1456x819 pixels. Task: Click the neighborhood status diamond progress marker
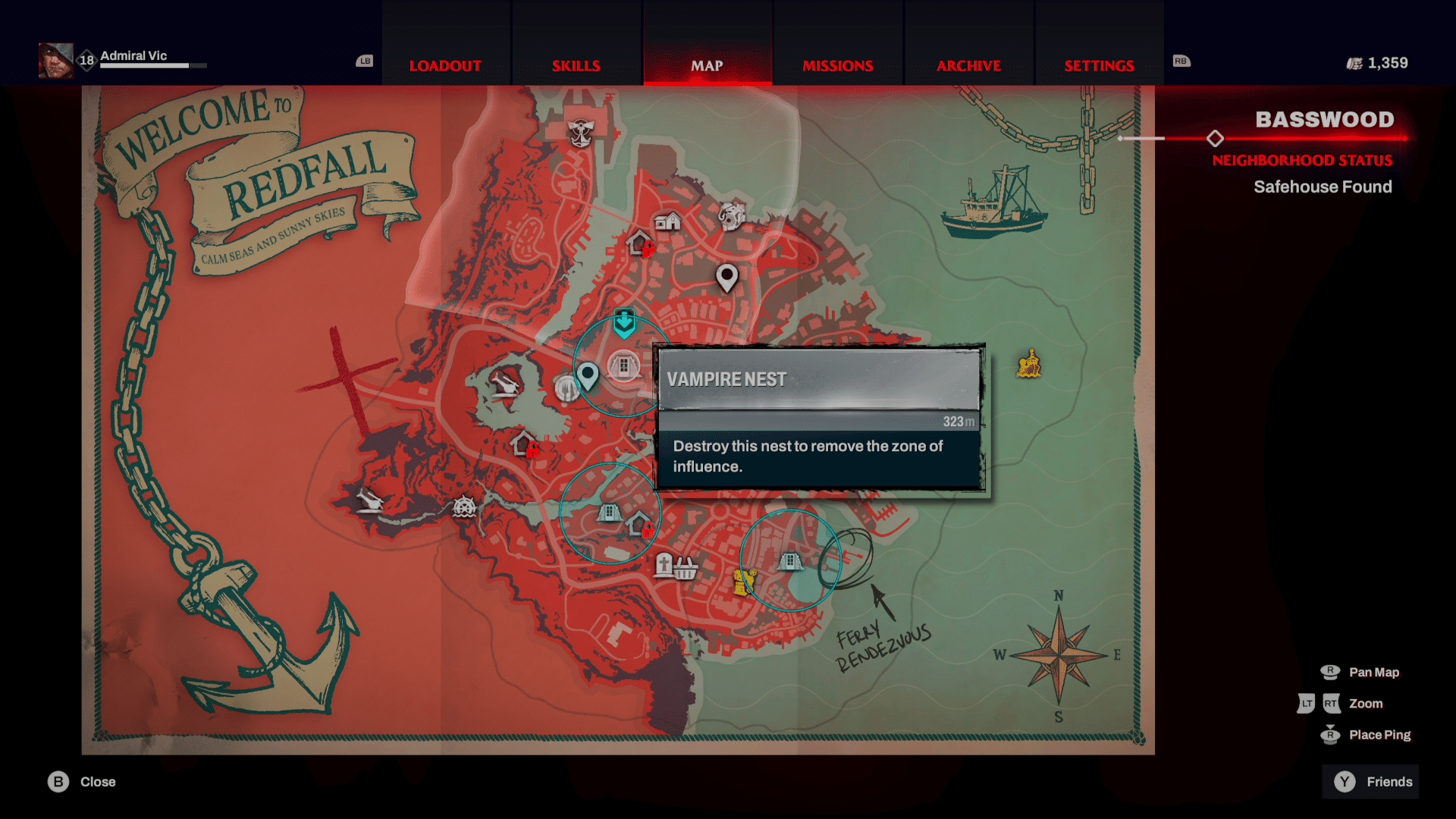[1216, 139]
